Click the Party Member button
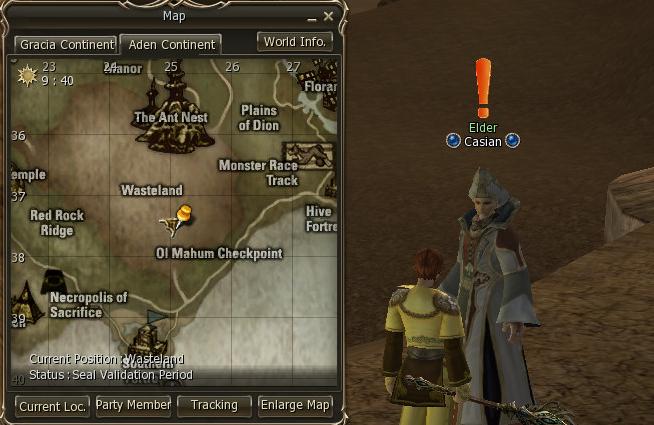The width and height of the screenshot is (654, 425). point(133,405)
